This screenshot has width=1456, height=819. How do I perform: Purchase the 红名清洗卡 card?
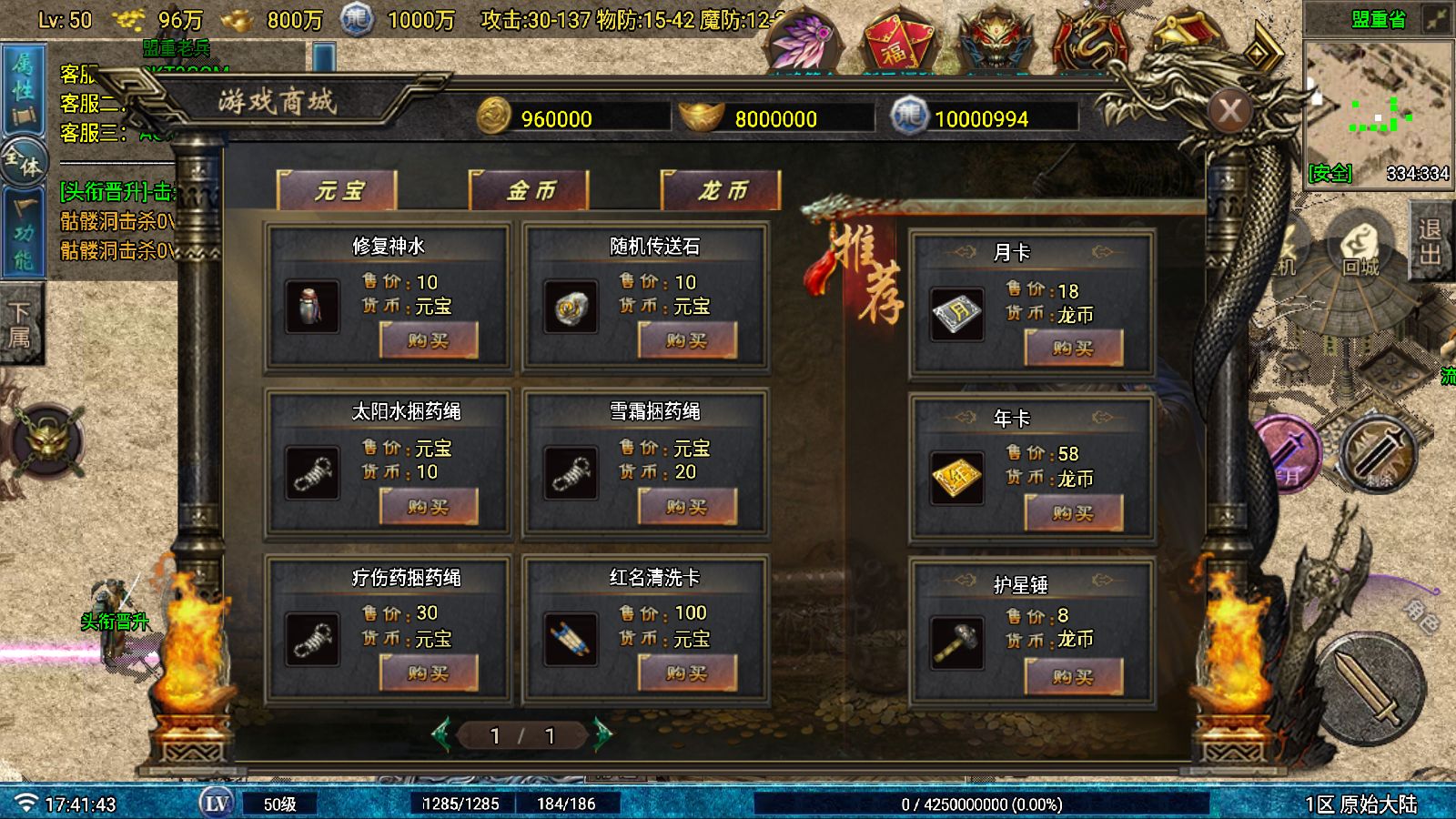pos(687,673)
